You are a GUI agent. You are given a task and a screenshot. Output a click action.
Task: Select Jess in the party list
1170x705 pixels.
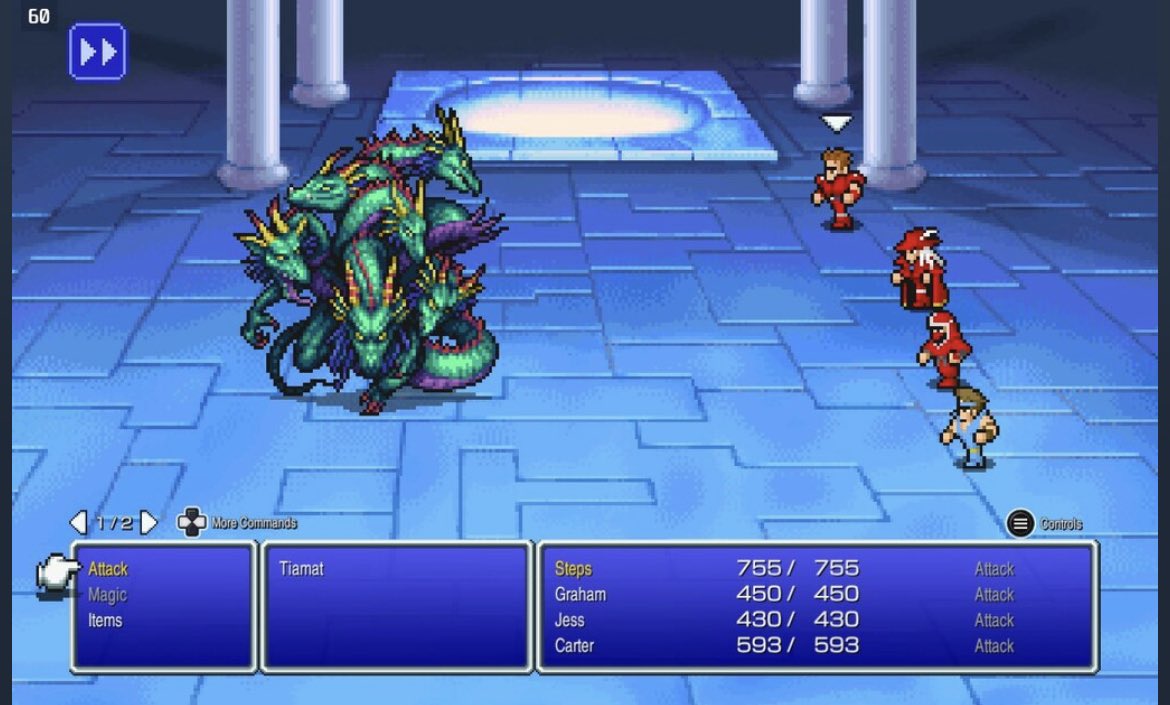(569, 620)
